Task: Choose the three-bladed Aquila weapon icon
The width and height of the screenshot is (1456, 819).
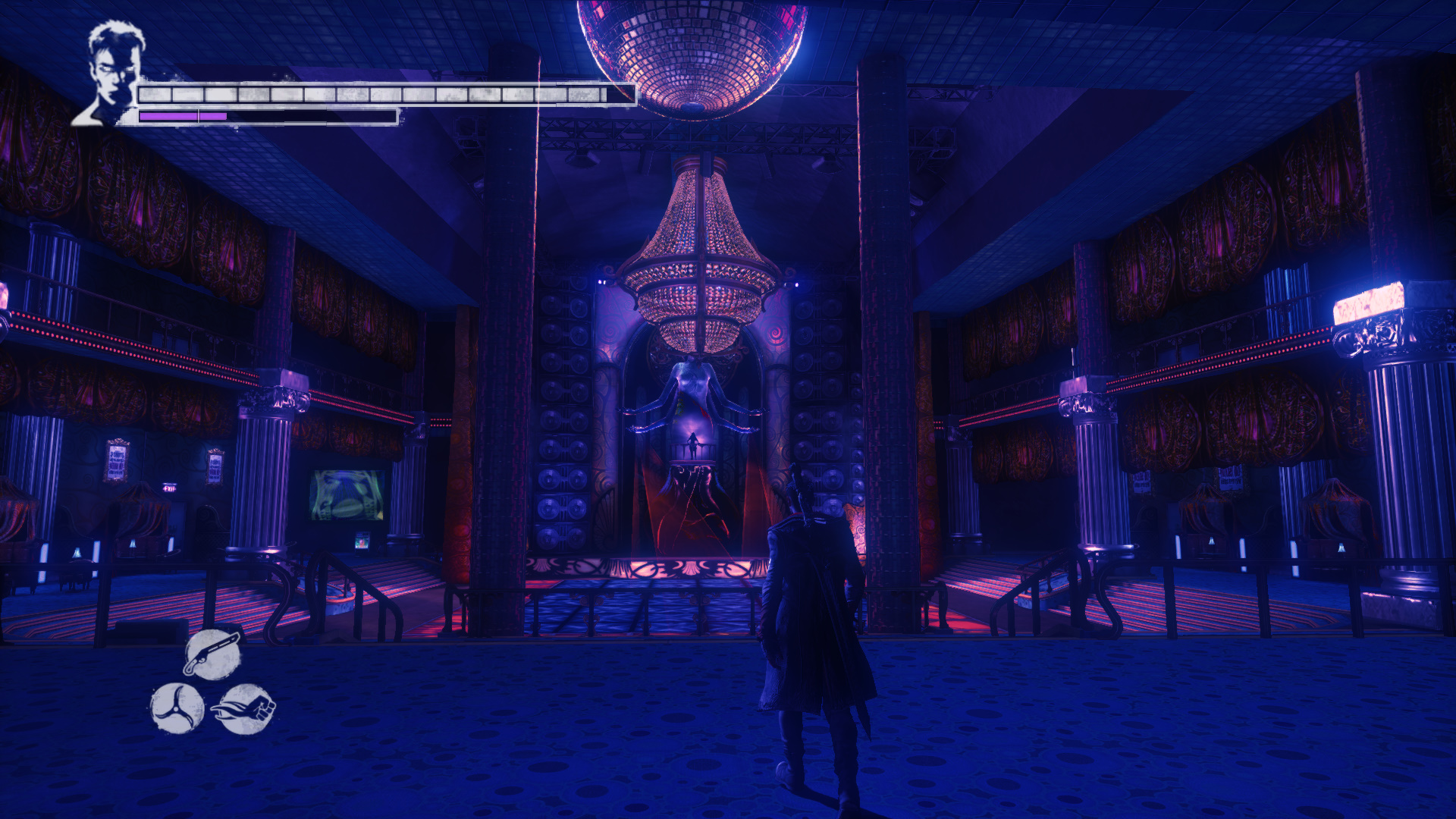Action: [177, 708]
